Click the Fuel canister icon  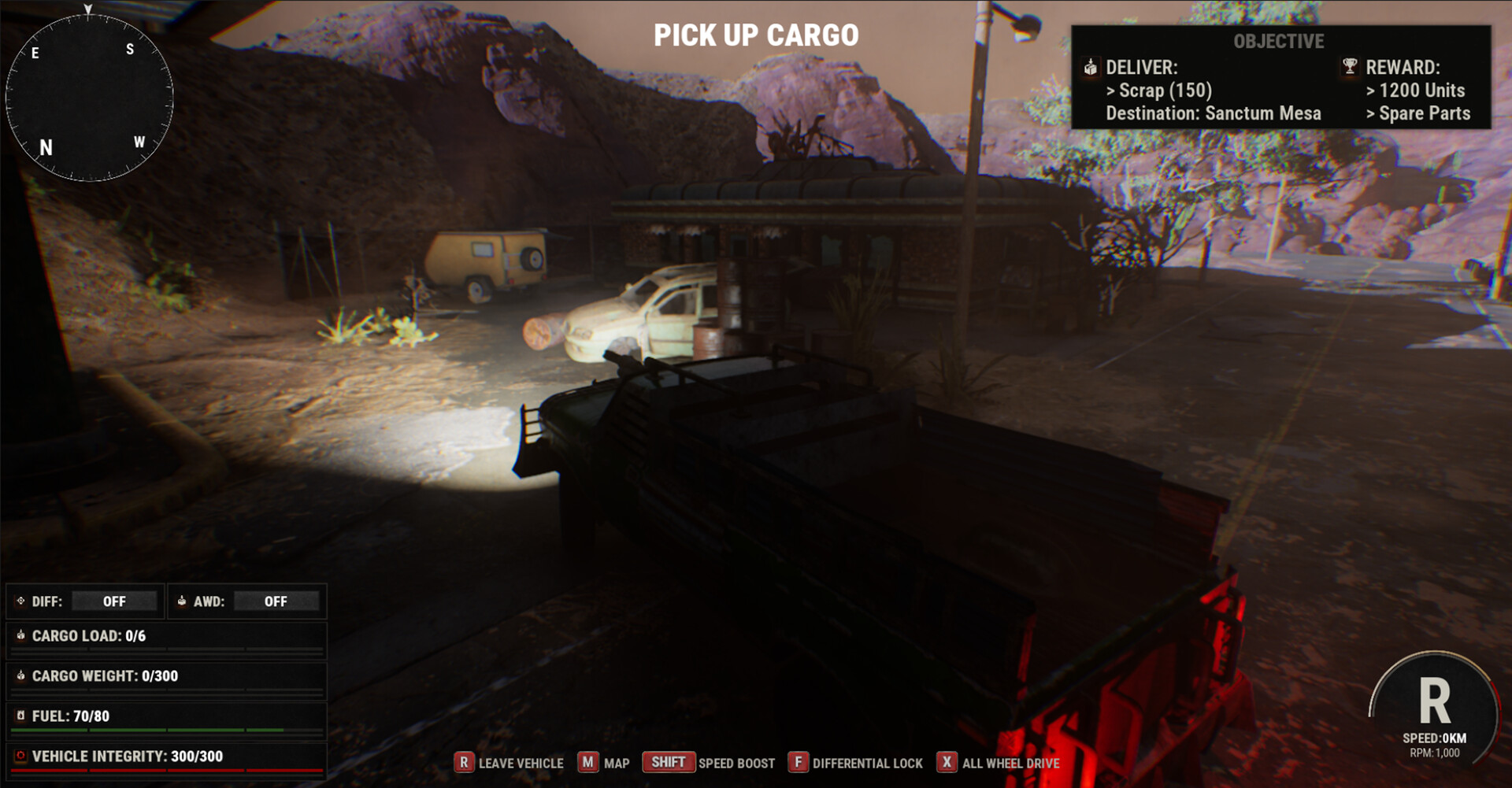click(x=21, y=716)
